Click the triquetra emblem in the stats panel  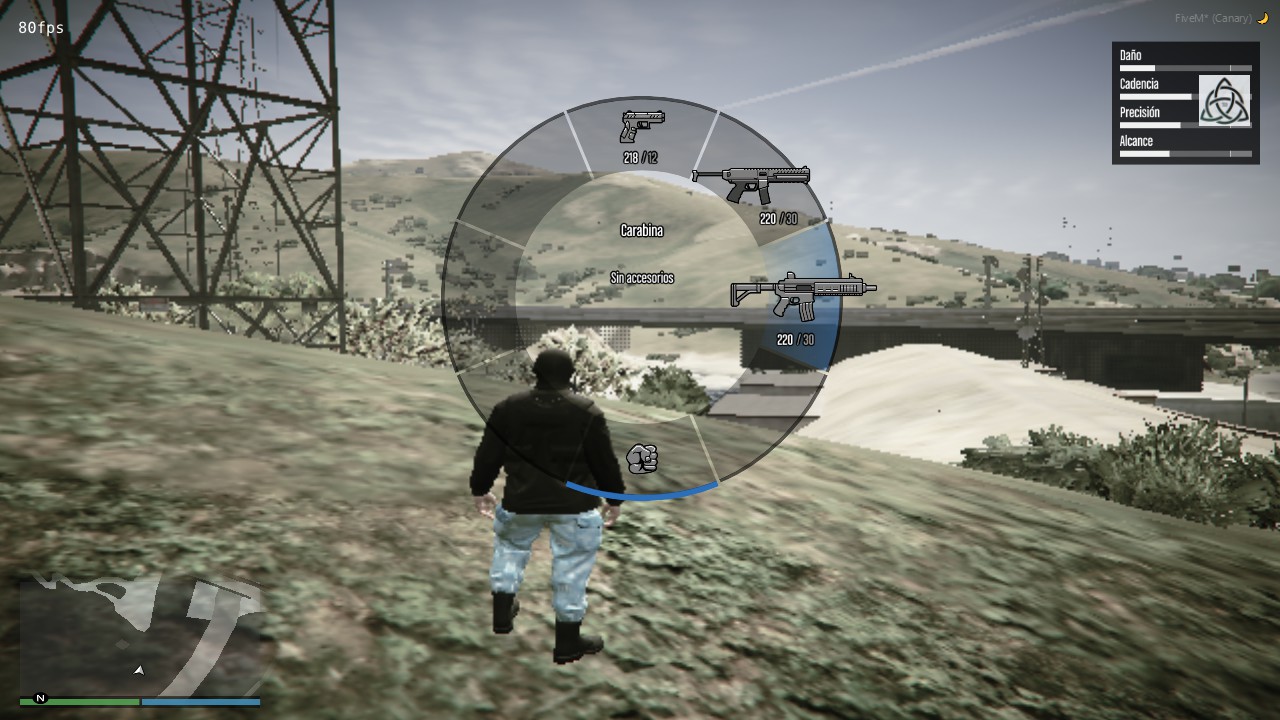point(1225,100)
